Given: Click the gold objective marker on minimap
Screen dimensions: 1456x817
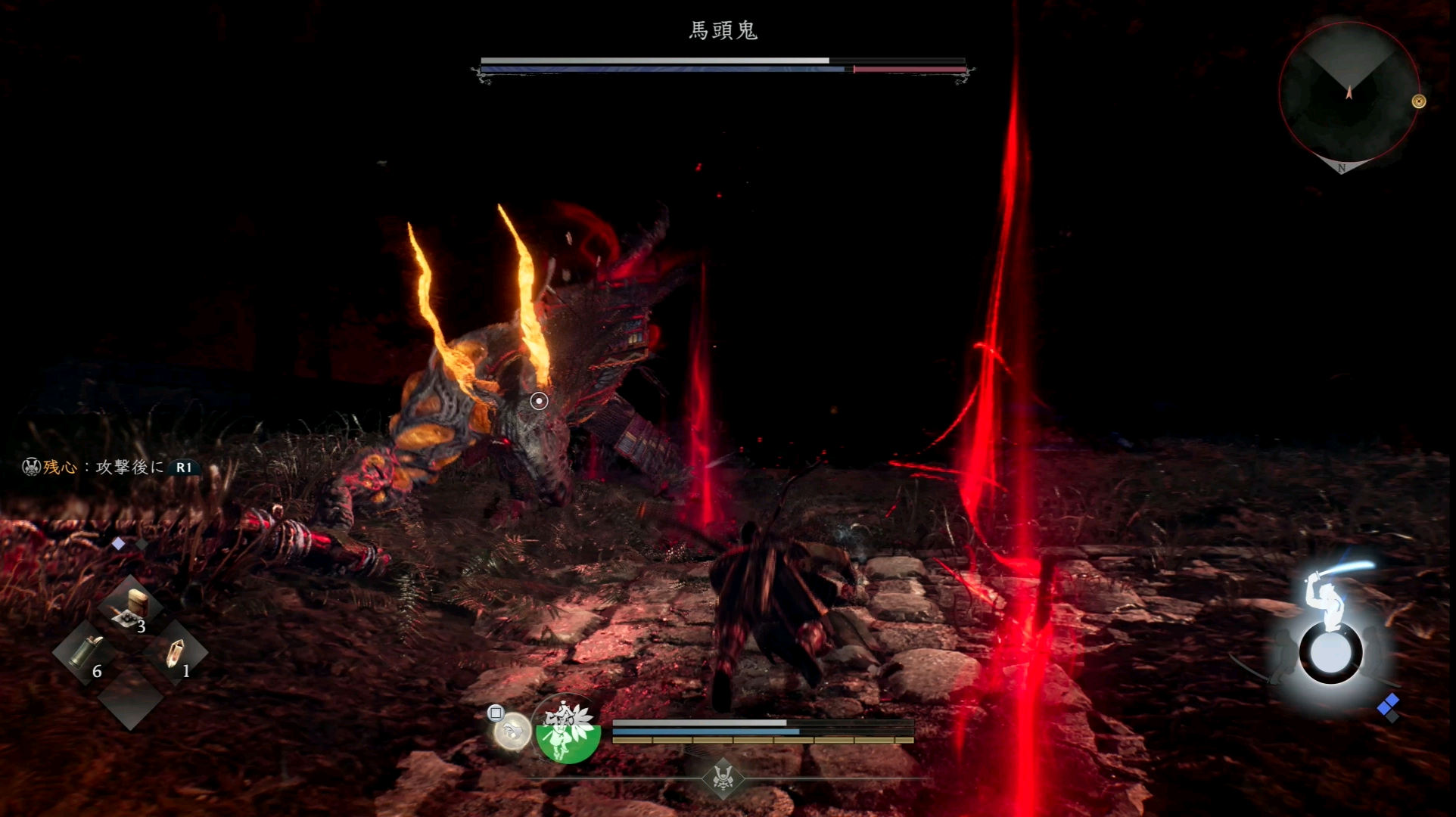Looking at the screenshot, I should [1419, 101].
